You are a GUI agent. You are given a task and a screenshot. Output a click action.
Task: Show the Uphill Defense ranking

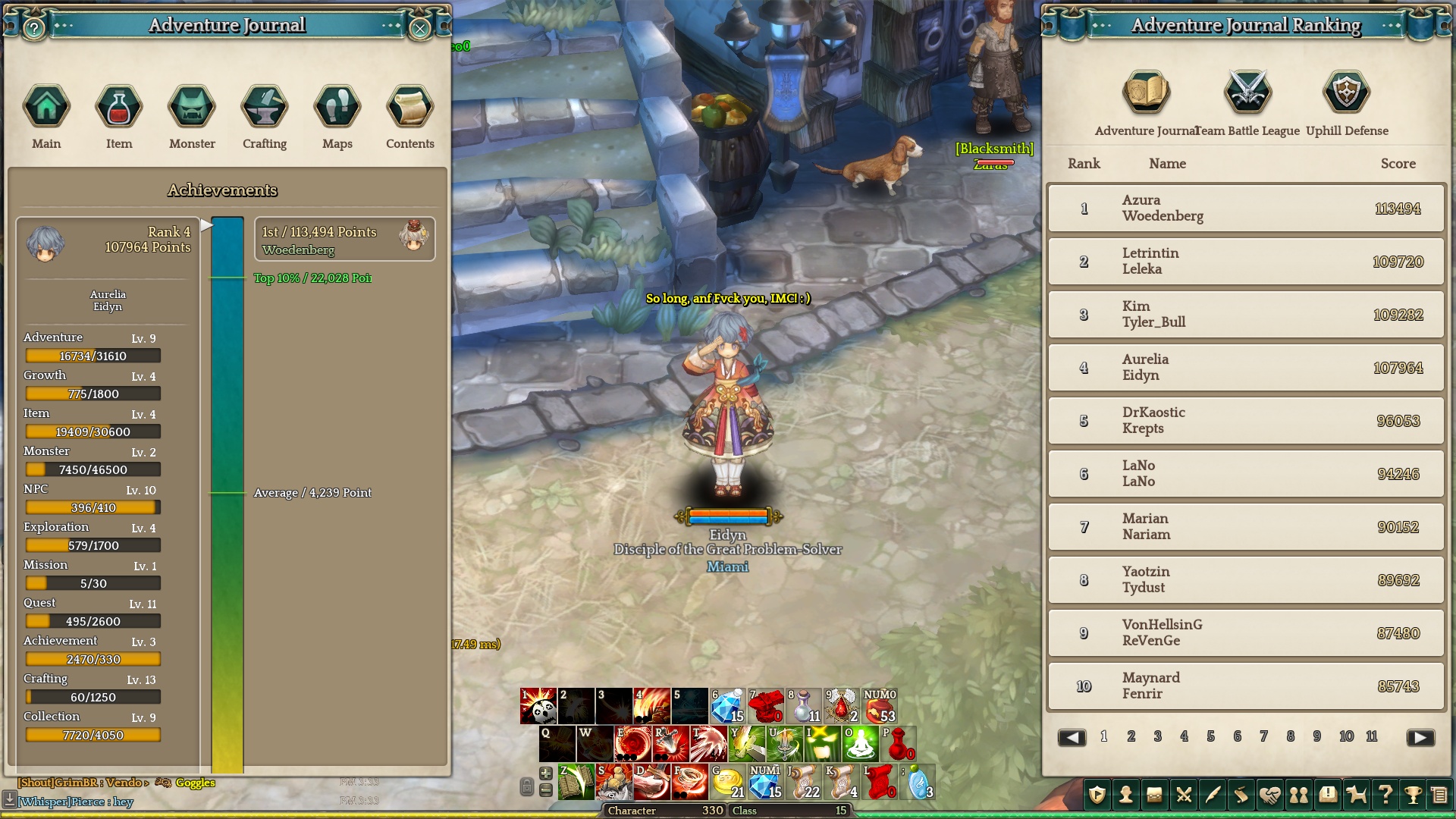click(x=1347, y=93)
